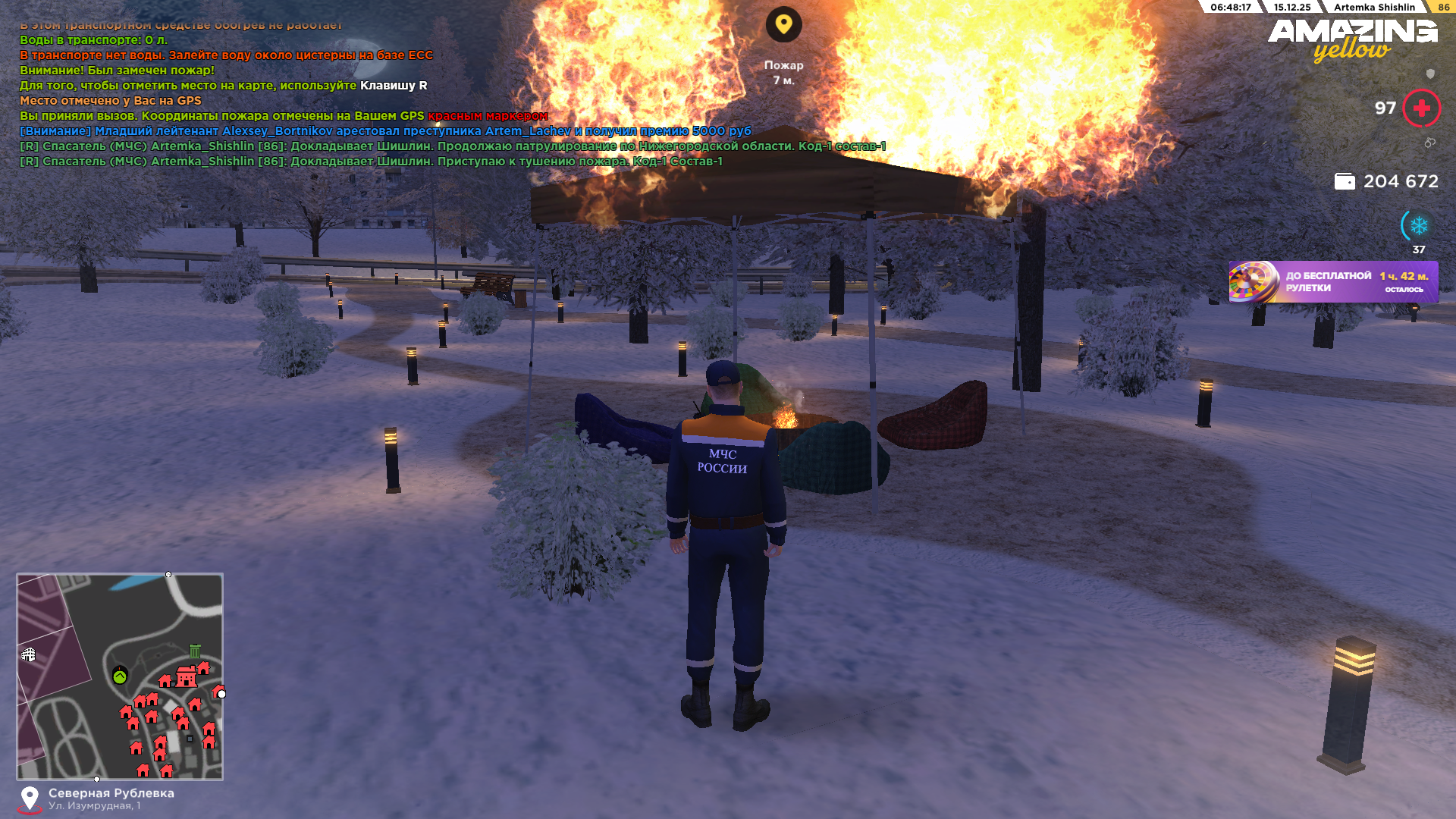Click the white building icon on the minimap
Image resolution: width=1456 pixels, height=819 pixels.
click(29, 654)
